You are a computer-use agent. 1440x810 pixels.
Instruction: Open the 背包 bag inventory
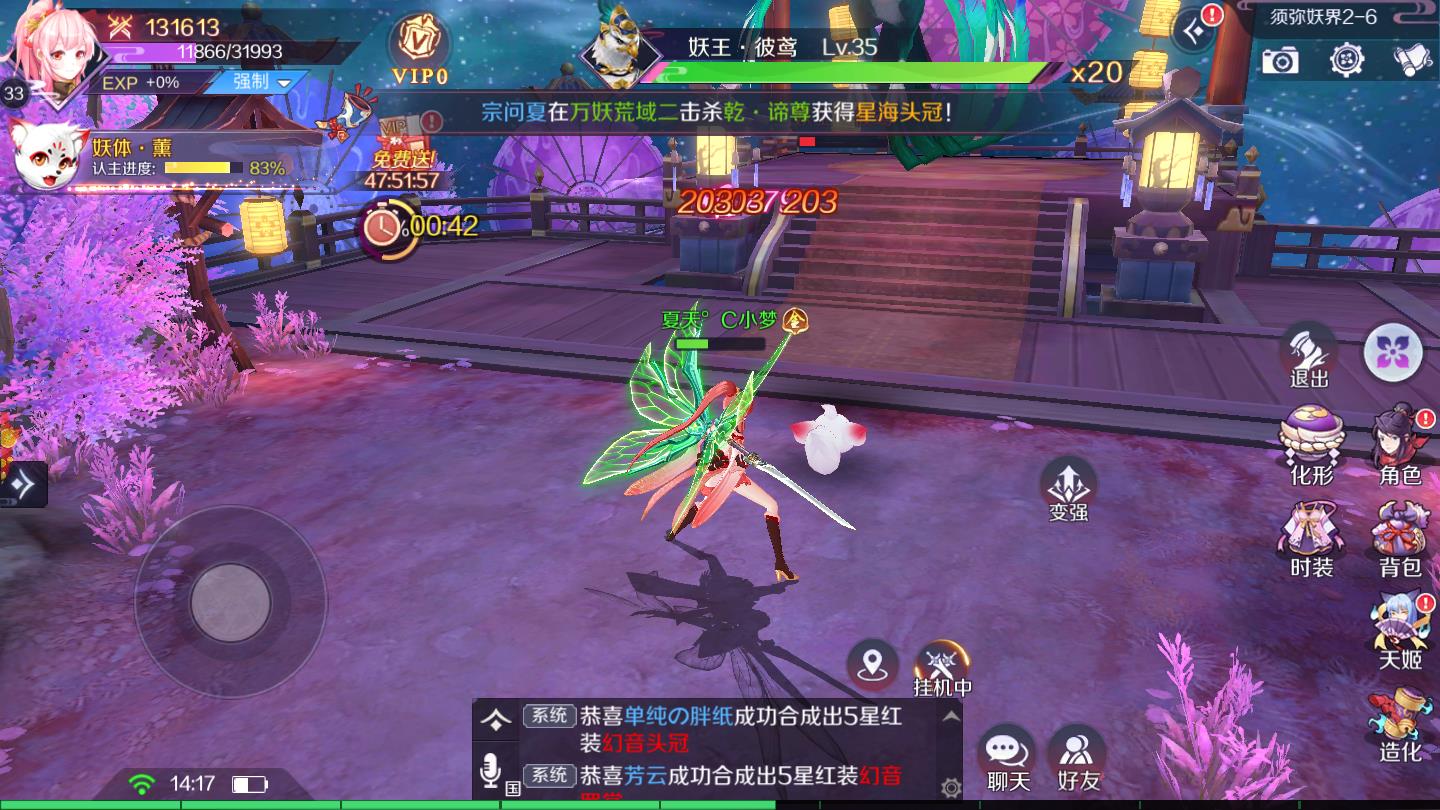coord(1400,540)
